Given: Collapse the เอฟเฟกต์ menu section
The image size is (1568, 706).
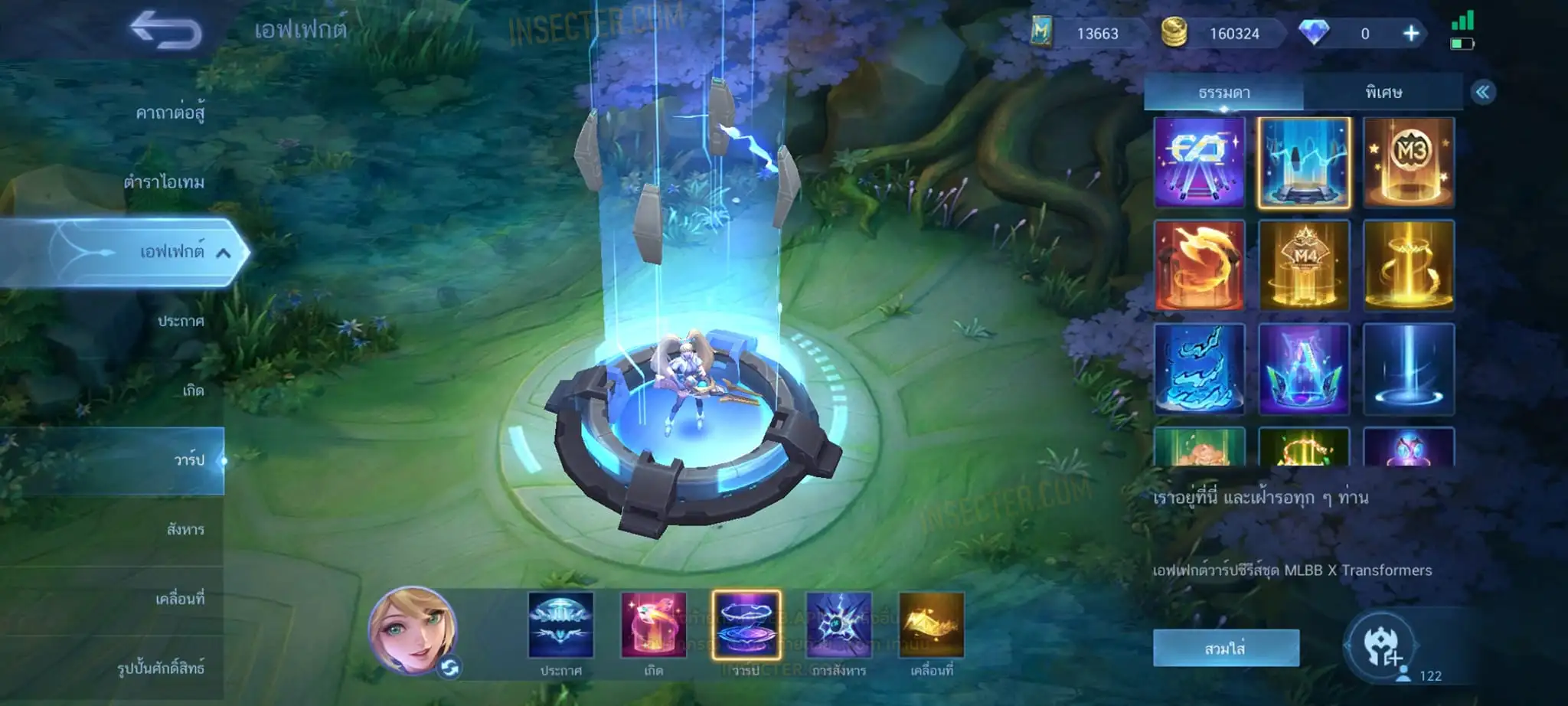Looking at the screenshot, I should [223, 252].
